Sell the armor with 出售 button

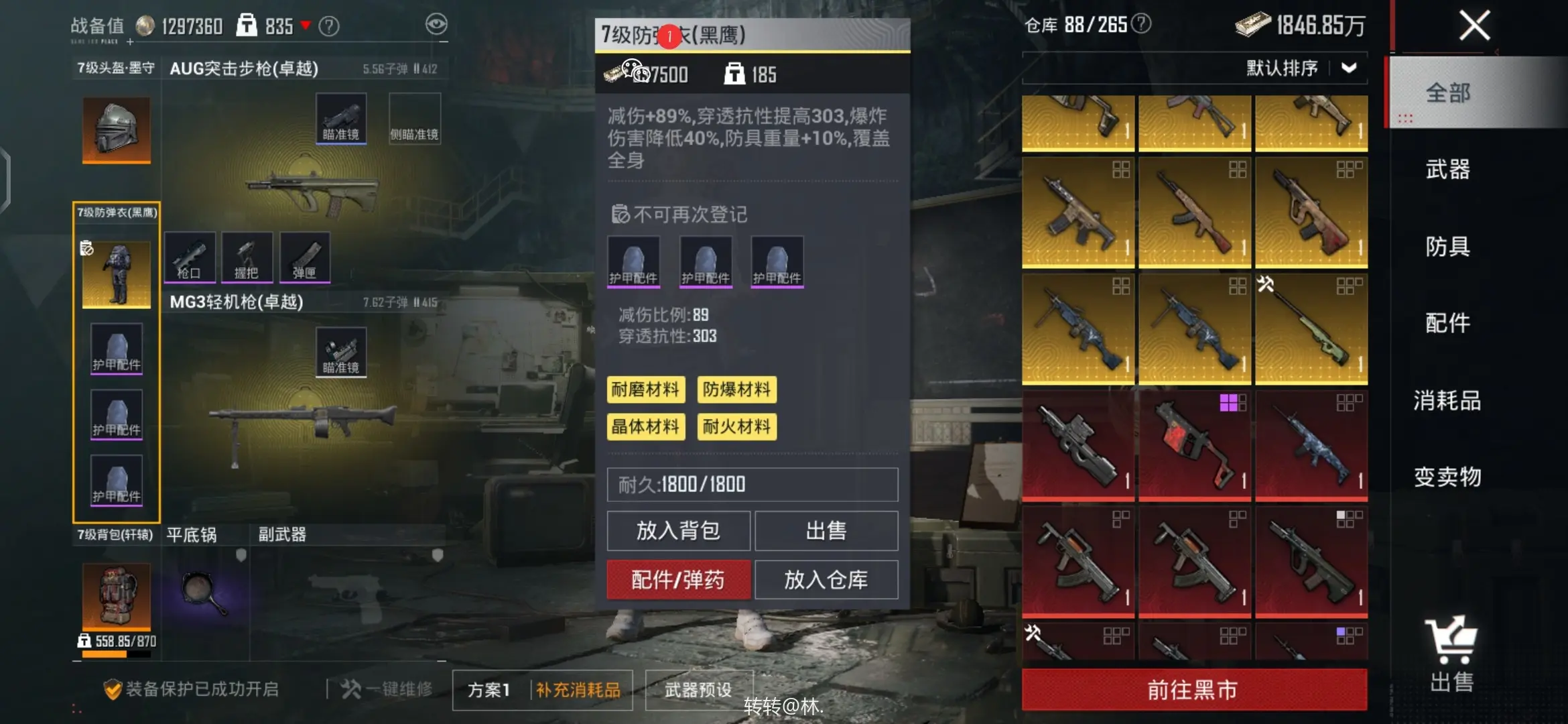[826, 531]
